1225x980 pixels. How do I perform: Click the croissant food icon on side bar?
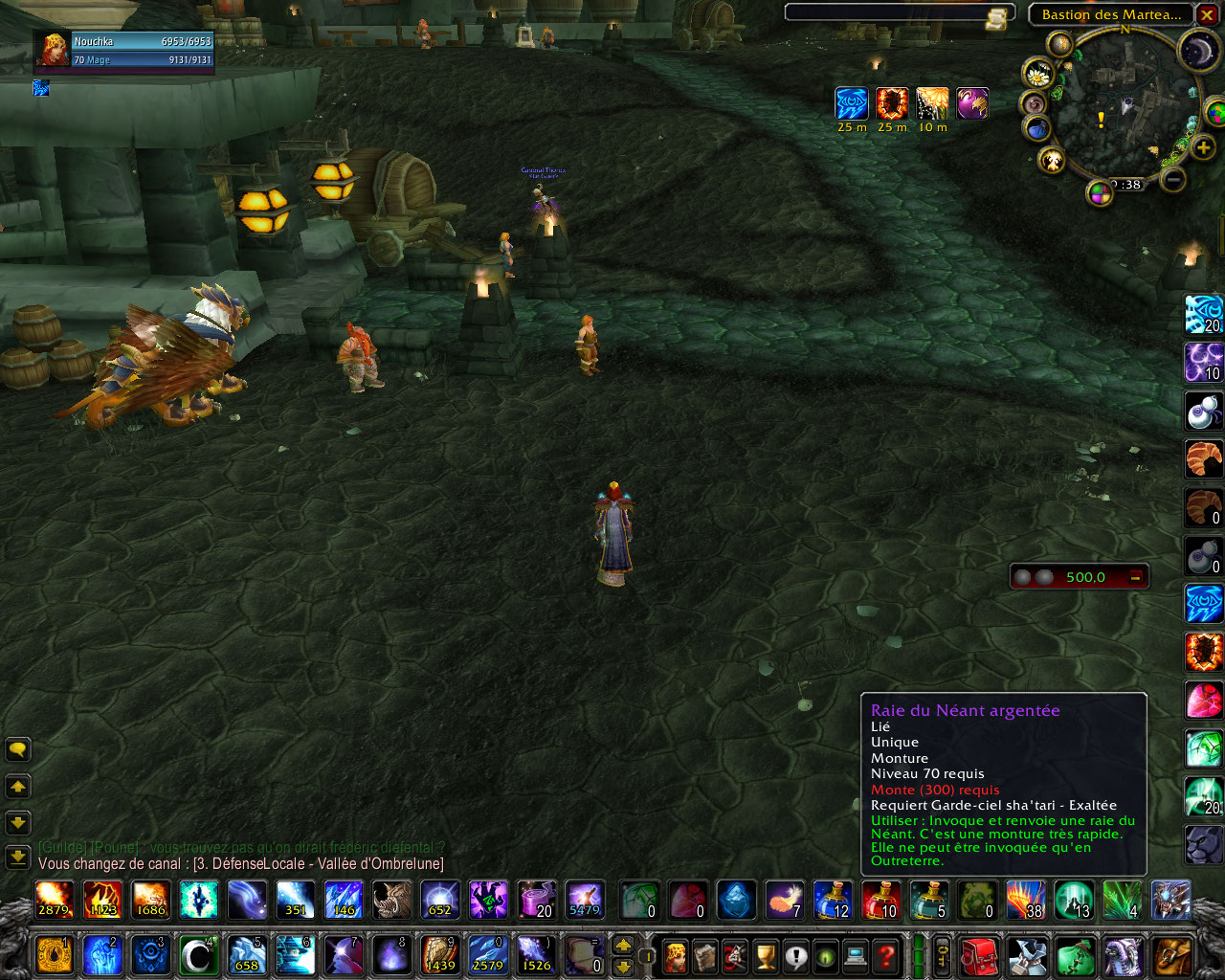[1204, 458]
